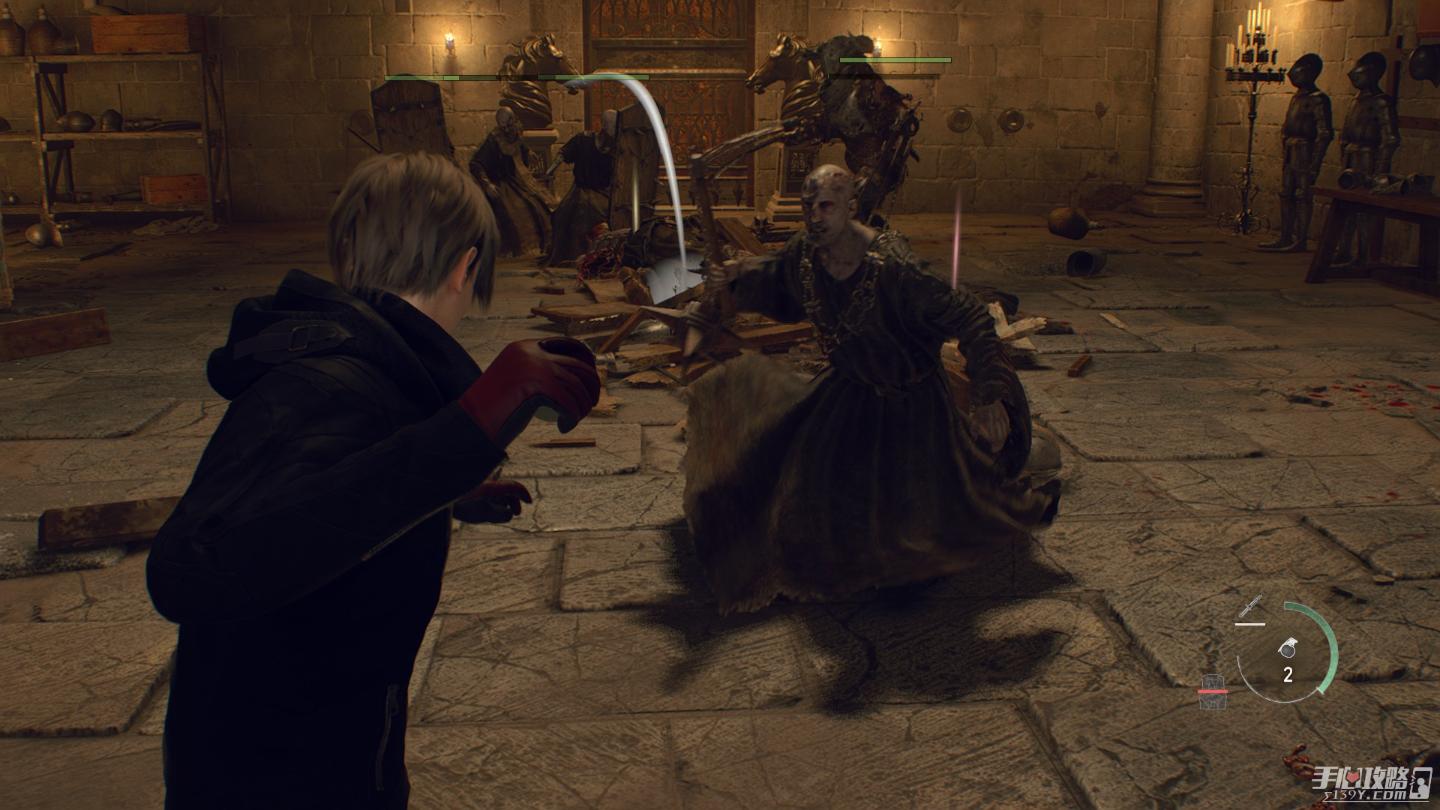This screenshot has width=1440, height=810.
Task: Click the body armor vest icon
Action: click(x=1213, y=692)
